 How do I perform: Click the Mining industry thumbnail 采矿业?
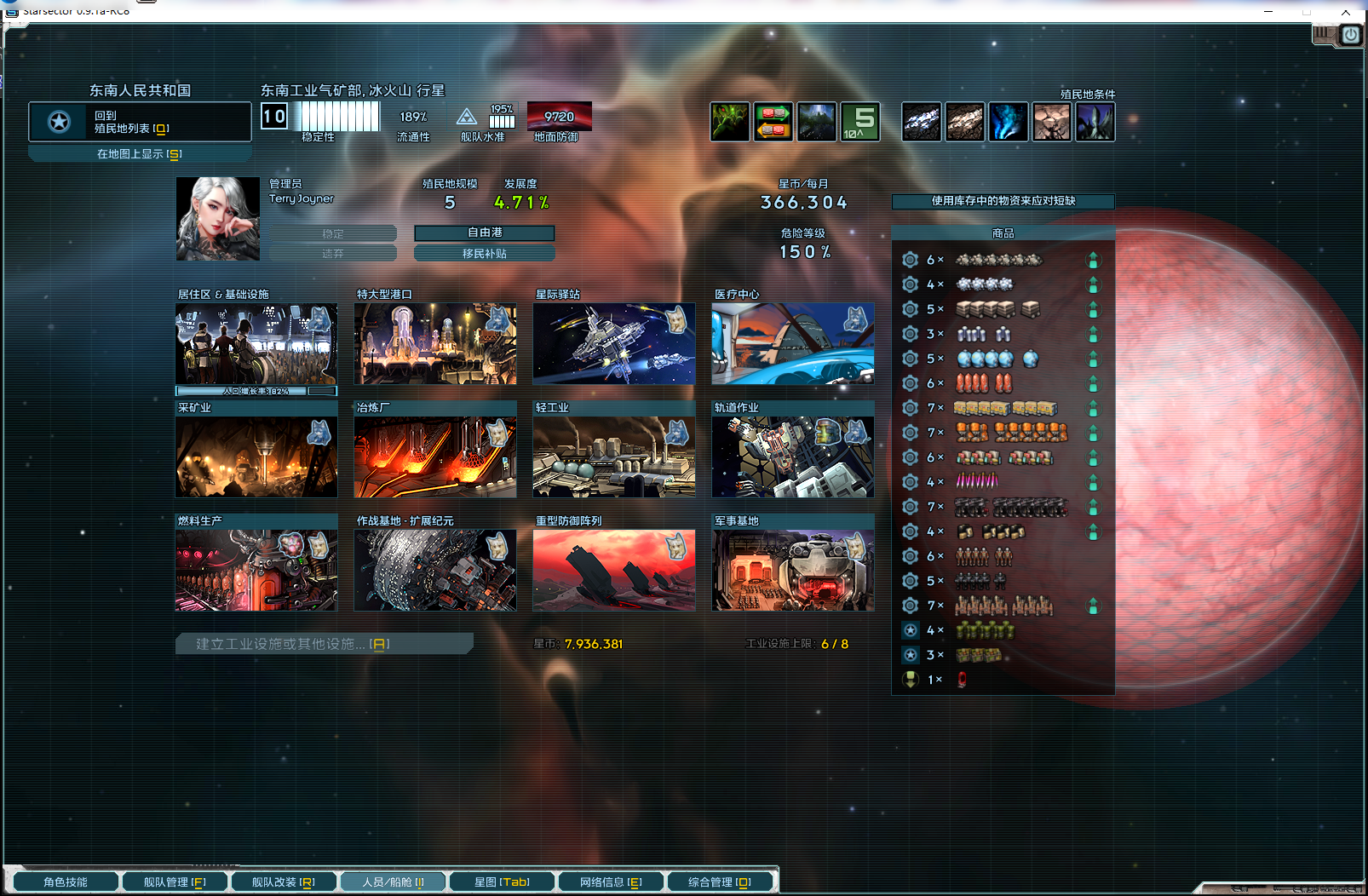(x=256, y=456)
